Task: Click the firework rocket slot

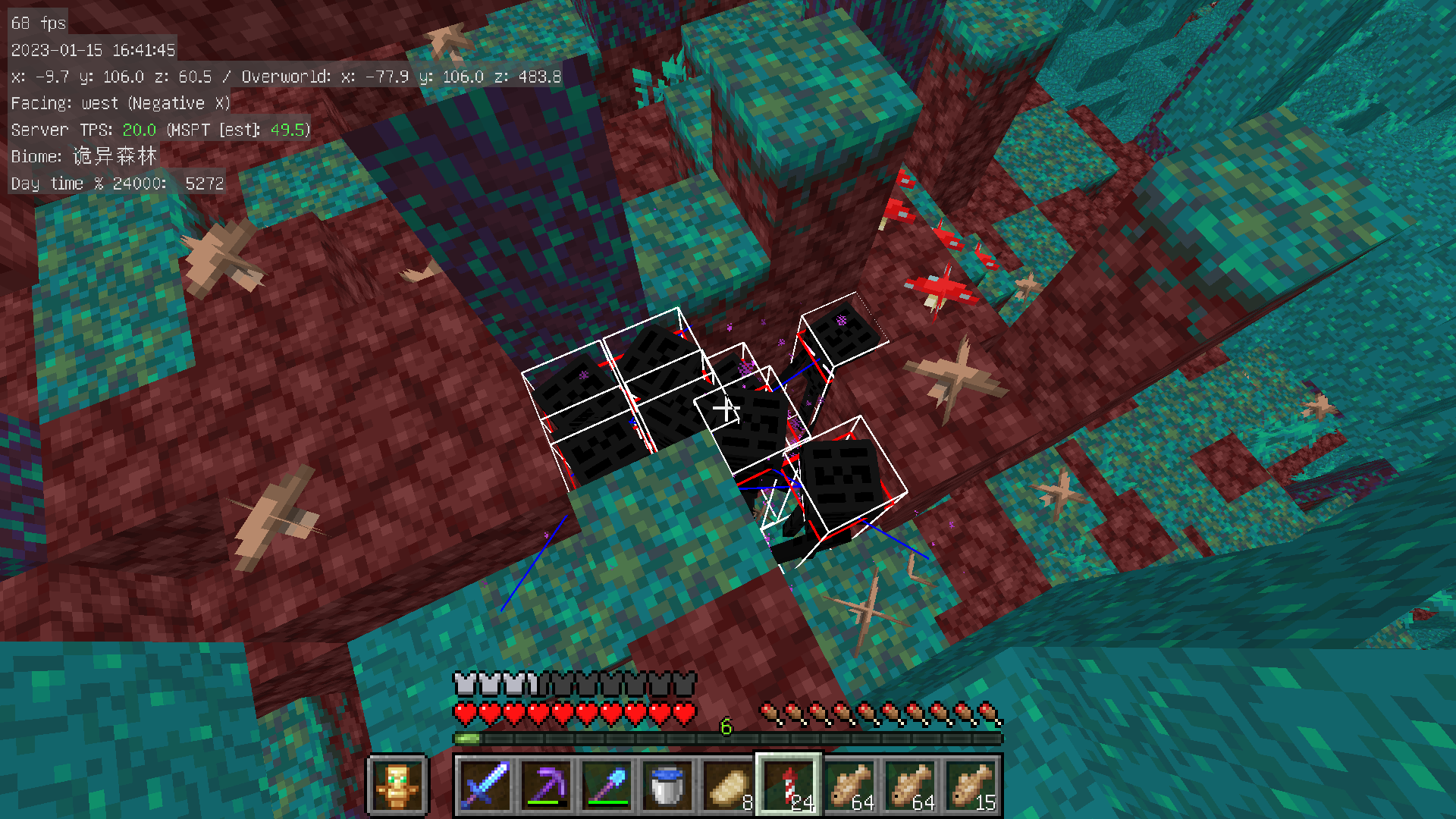Action: tap(789, 786)
